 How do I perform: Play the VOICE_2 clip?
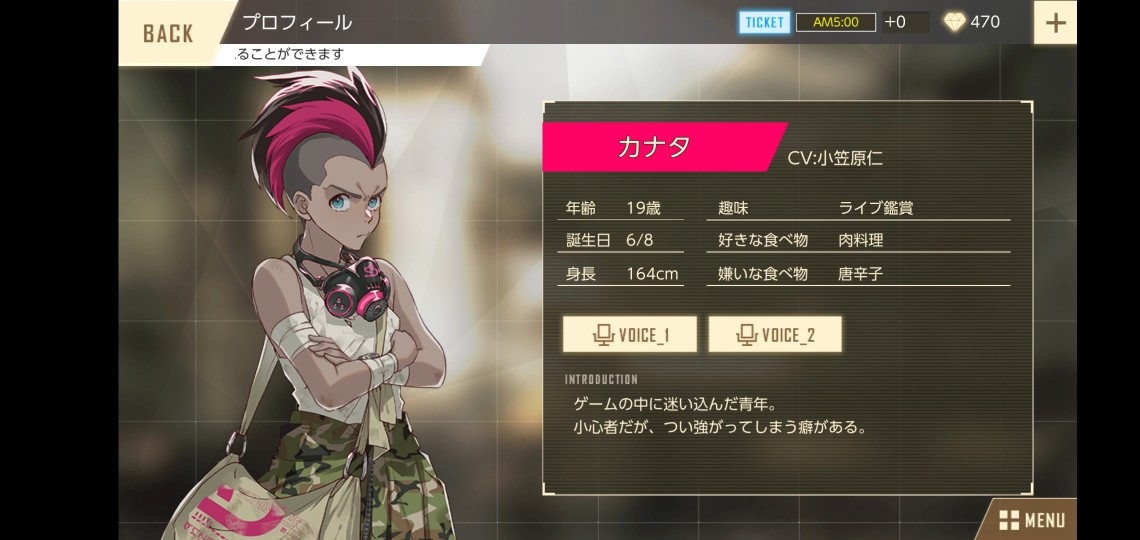775,334
